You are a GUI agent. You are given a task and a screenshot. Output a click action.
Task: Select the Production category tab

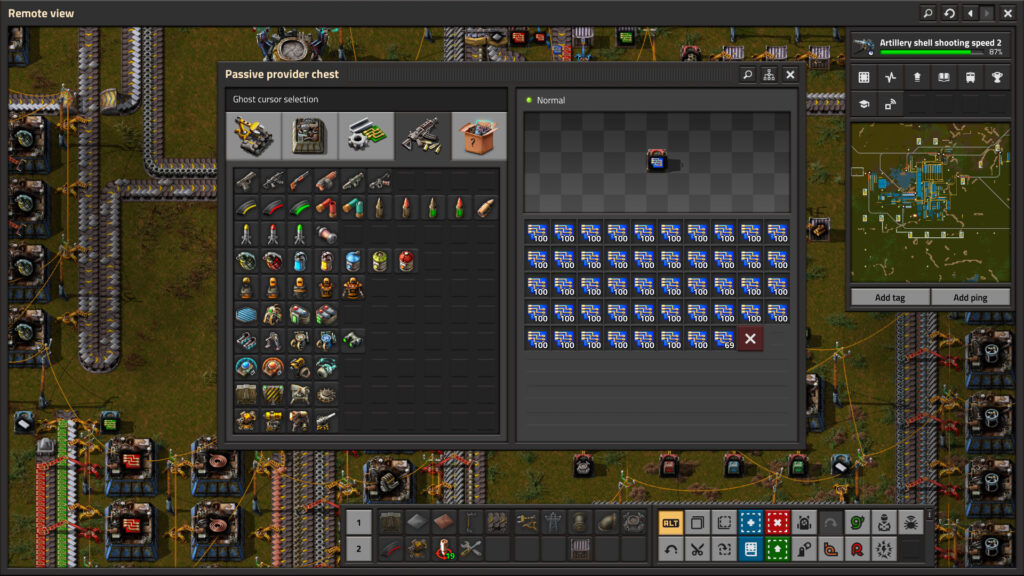[x=310, y=136]
